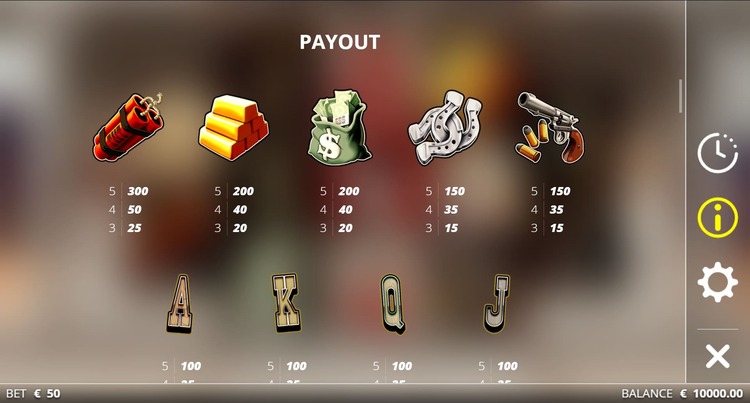750x403 pixels.
Task: Click the payout page scrollbar
Action: coord(681,96)
